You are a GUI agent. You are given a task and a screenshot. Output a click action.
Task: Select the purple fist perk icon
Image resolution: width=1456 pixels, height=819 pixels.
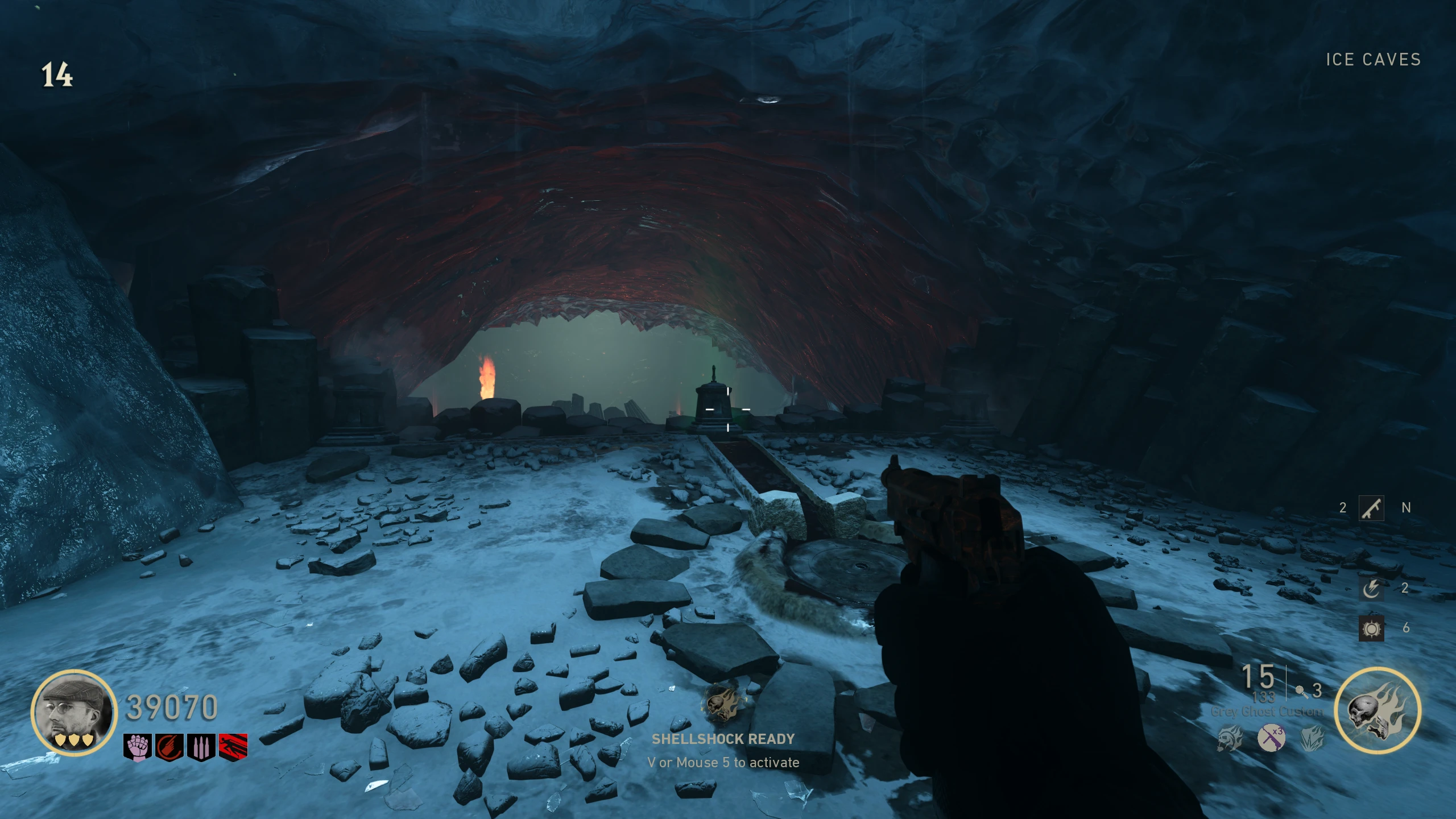(x=138, y=747)
